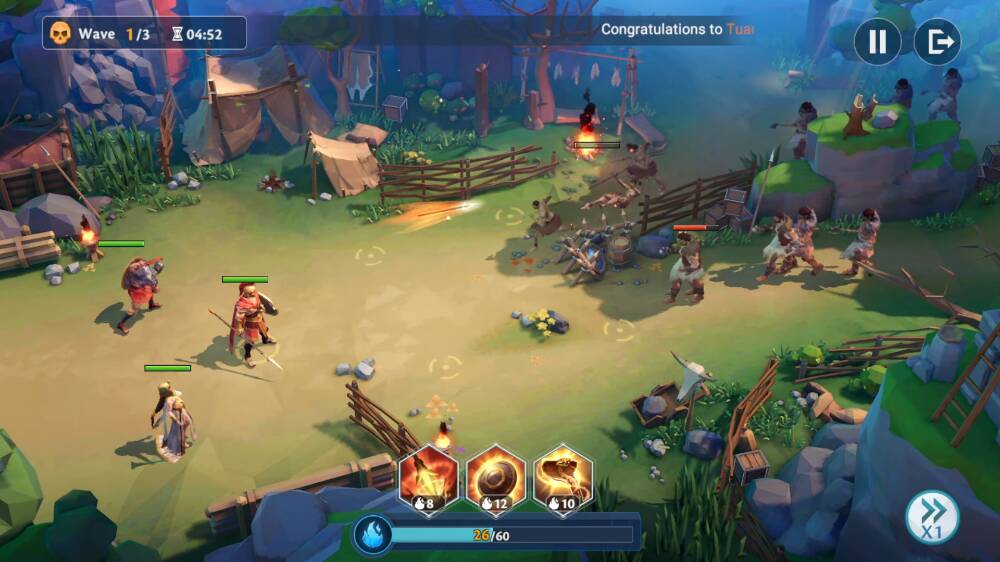Exit the battle with the leave button
The height and width of the screenshot is (562, 1000).
(937, 42)
